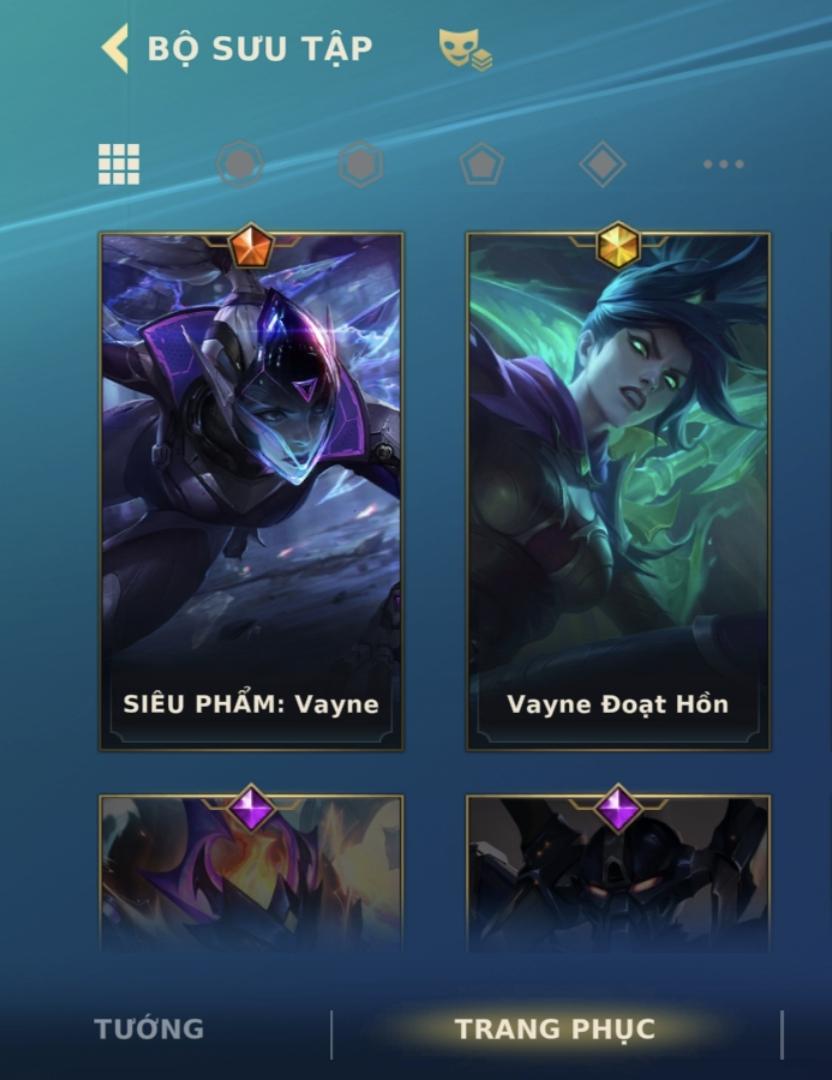Open the golden mask icon in the header
Viewport: 832px width, 1080px height.
click(465, 49)
